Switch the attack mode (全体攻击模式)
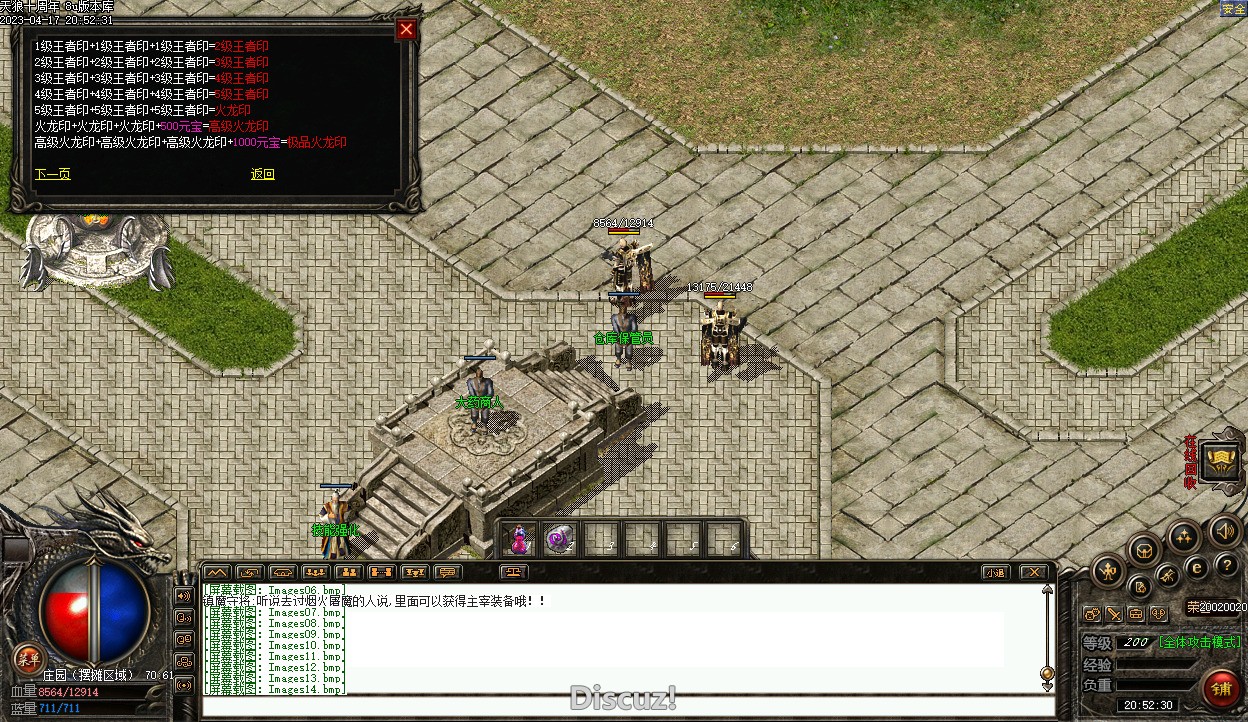Image resolution: width=1248 pixels, height=722 pixels. [1199, 642]
